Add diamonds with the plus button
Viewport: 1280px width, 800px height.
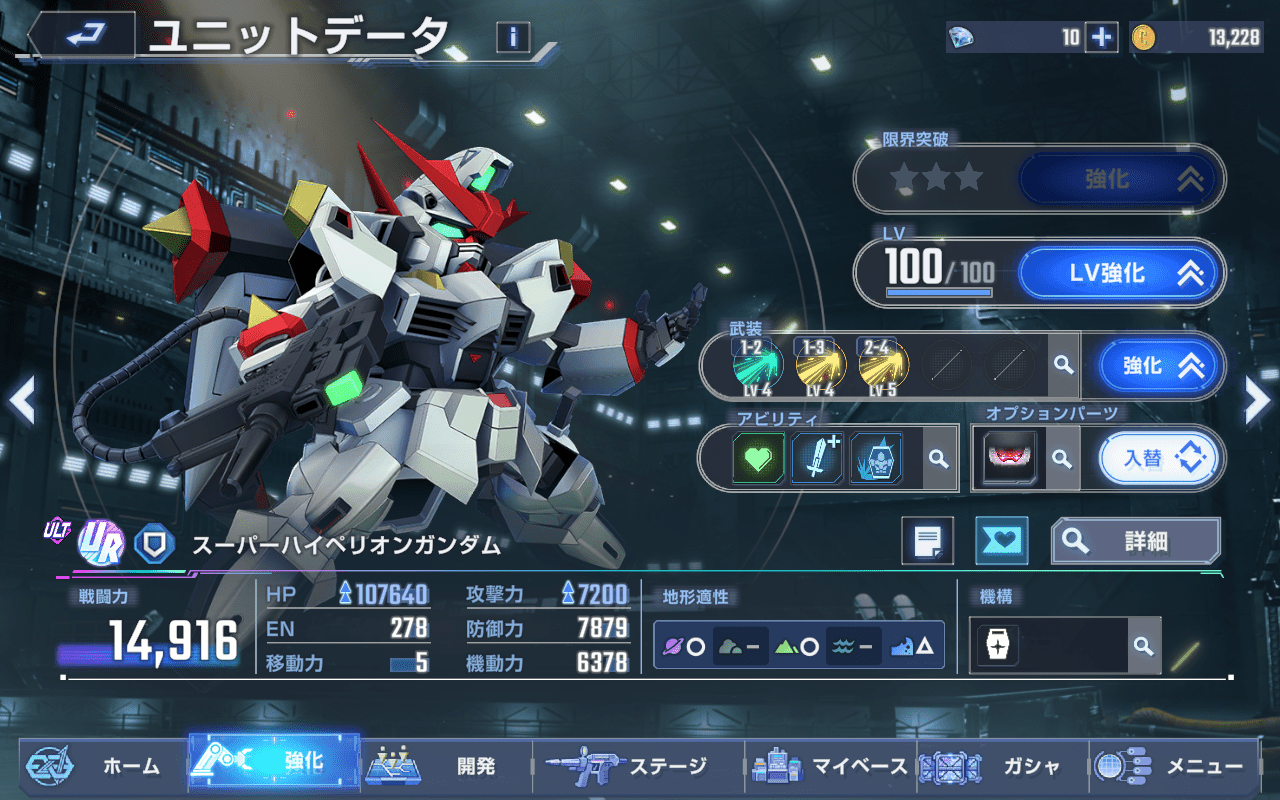[x=1101, y=38]
